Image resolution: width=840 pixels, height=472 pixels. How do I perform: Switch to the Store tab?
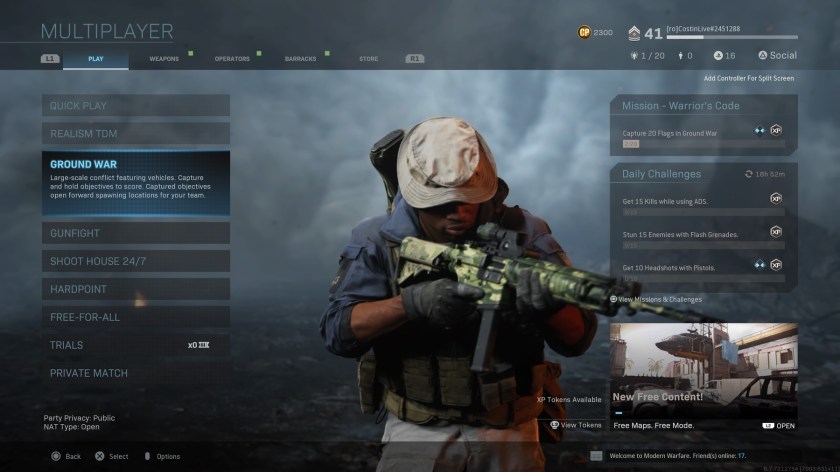coord(369,59)
